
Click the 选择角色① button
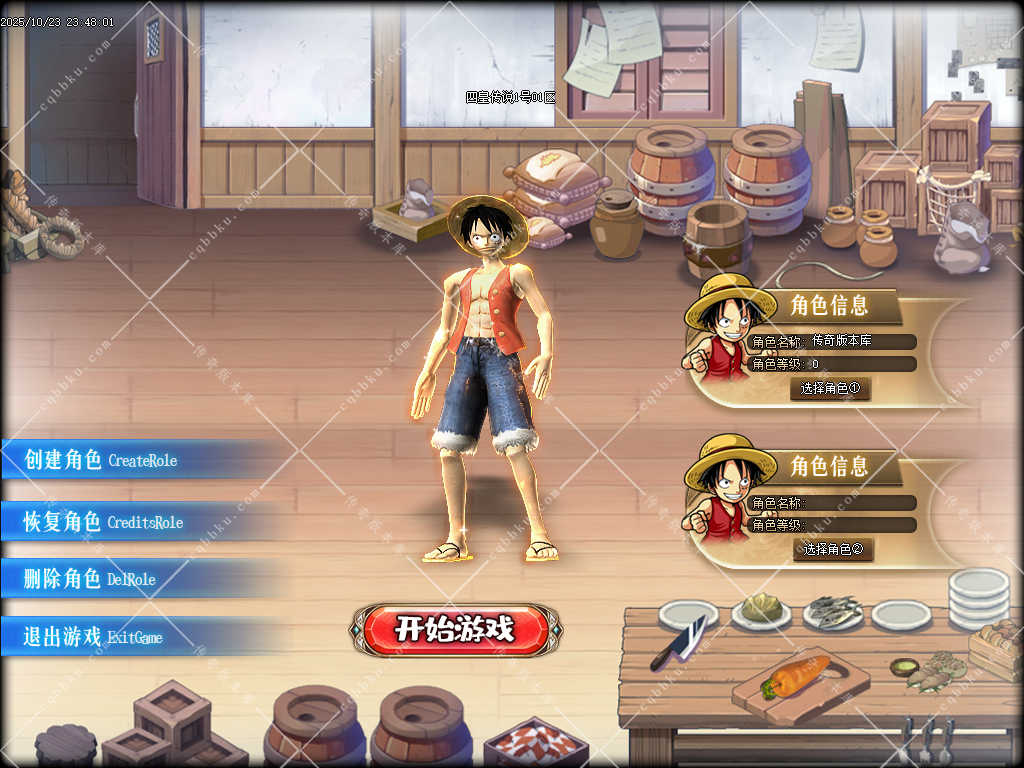830,388
